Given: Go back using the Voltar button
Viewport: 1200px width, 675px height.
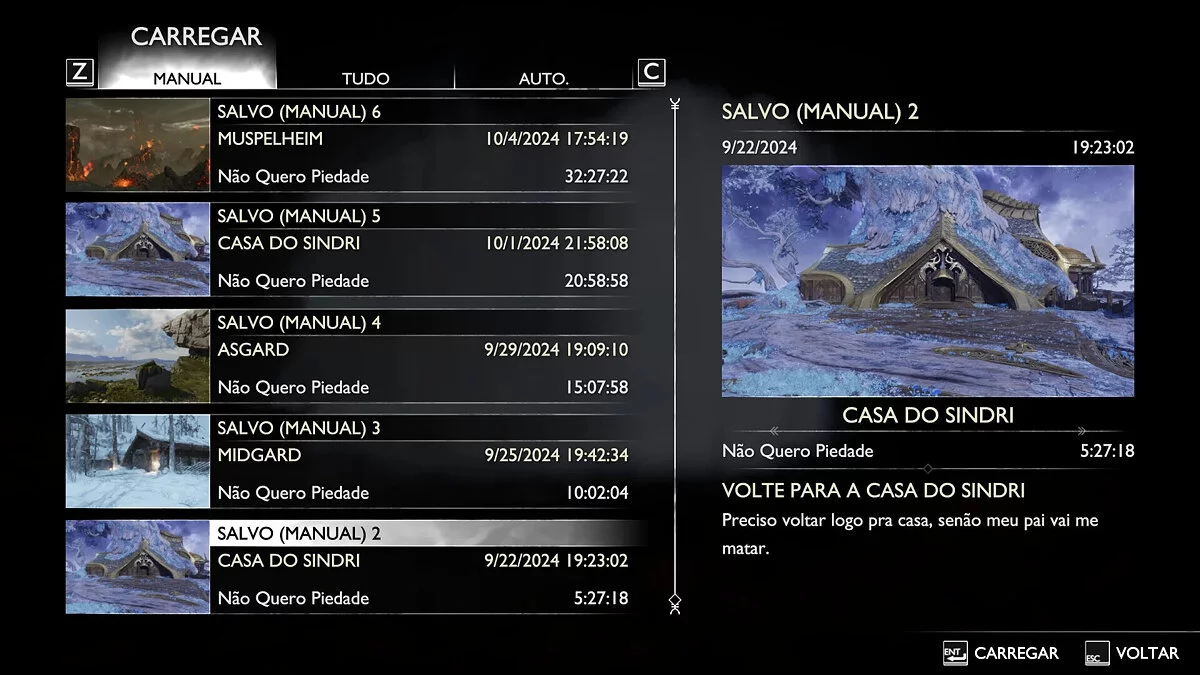Looking at the screenshot, I should [x=1132, y=653].
